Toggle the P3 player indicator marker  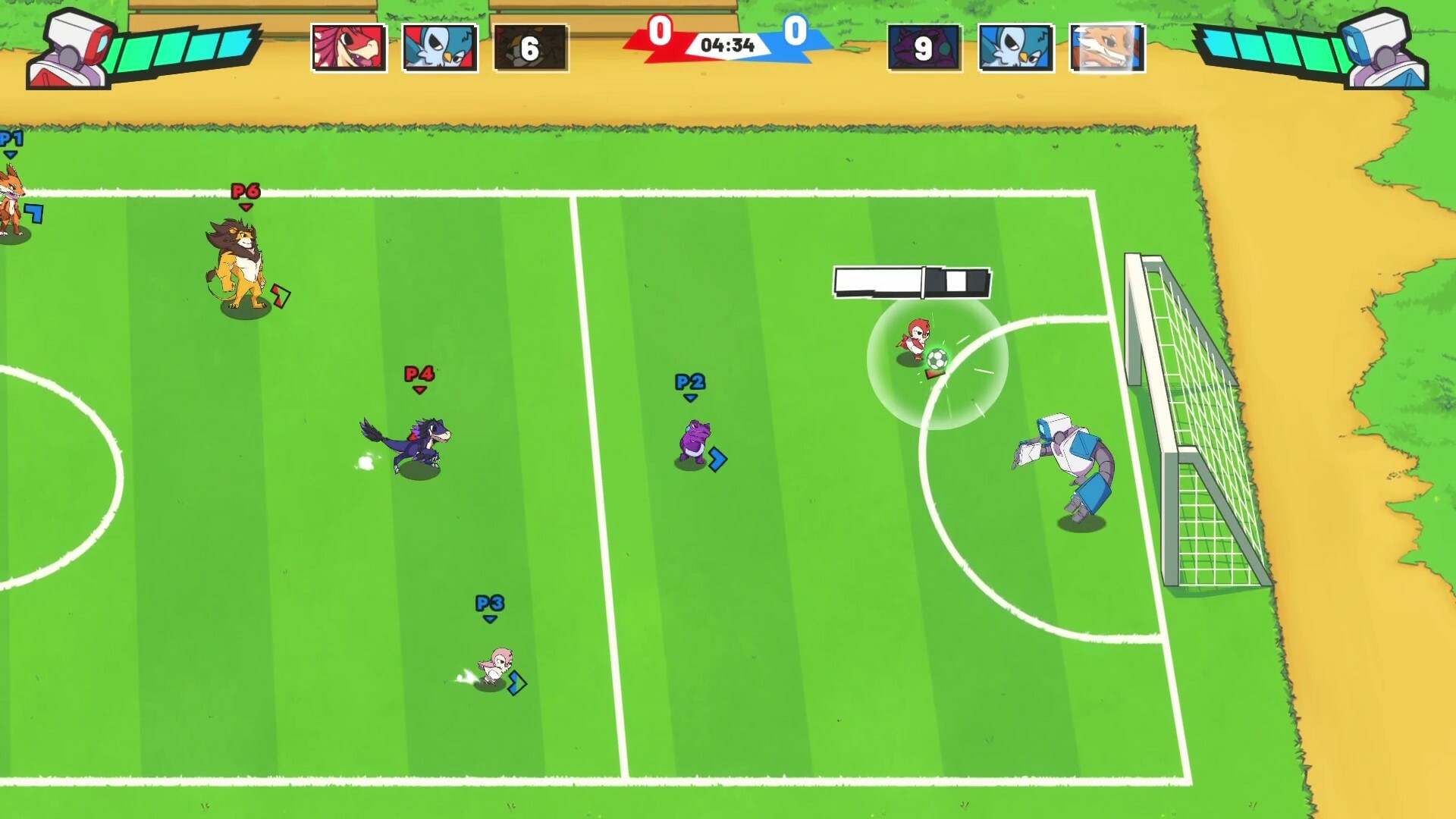click(x=488, y=607)
